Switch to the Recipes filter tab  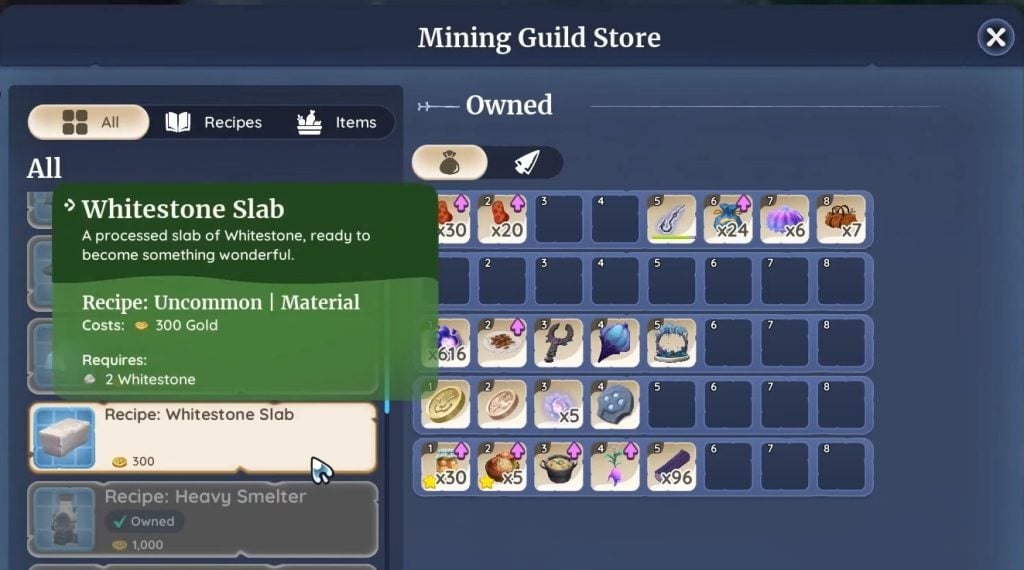coord(213,122)
